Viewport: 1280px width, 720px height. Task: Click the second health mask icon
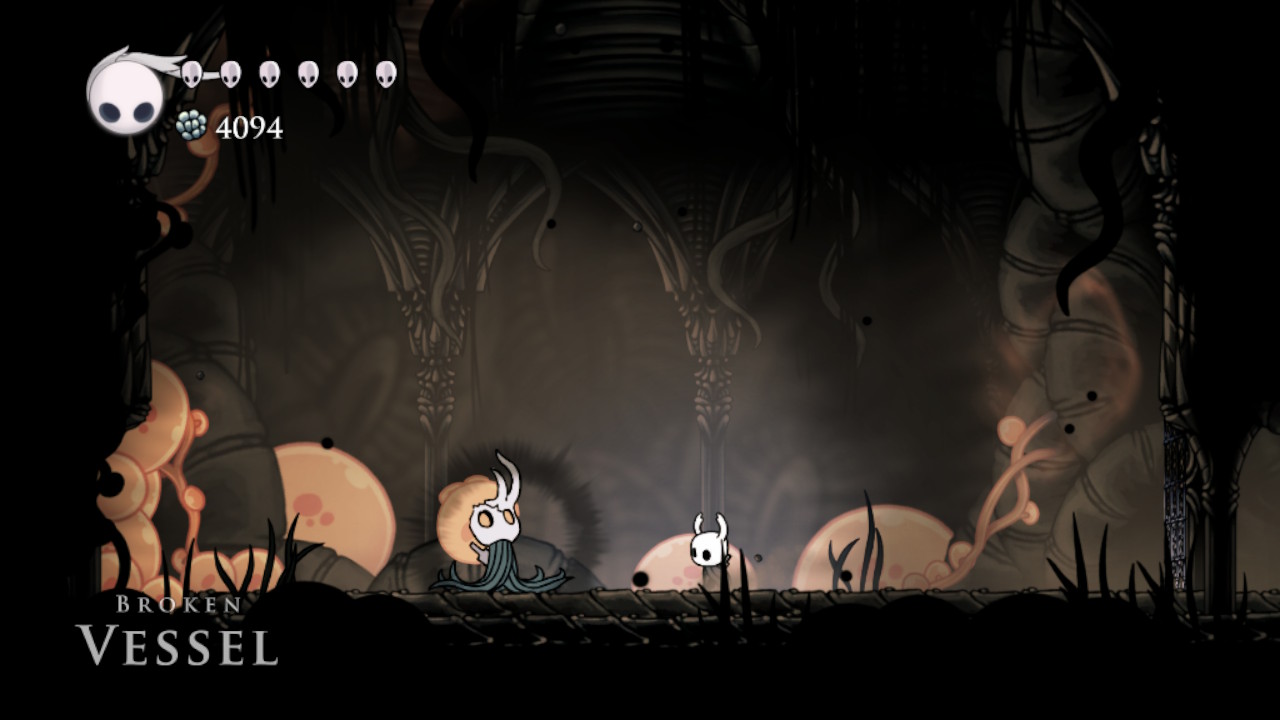pos(230,72)
